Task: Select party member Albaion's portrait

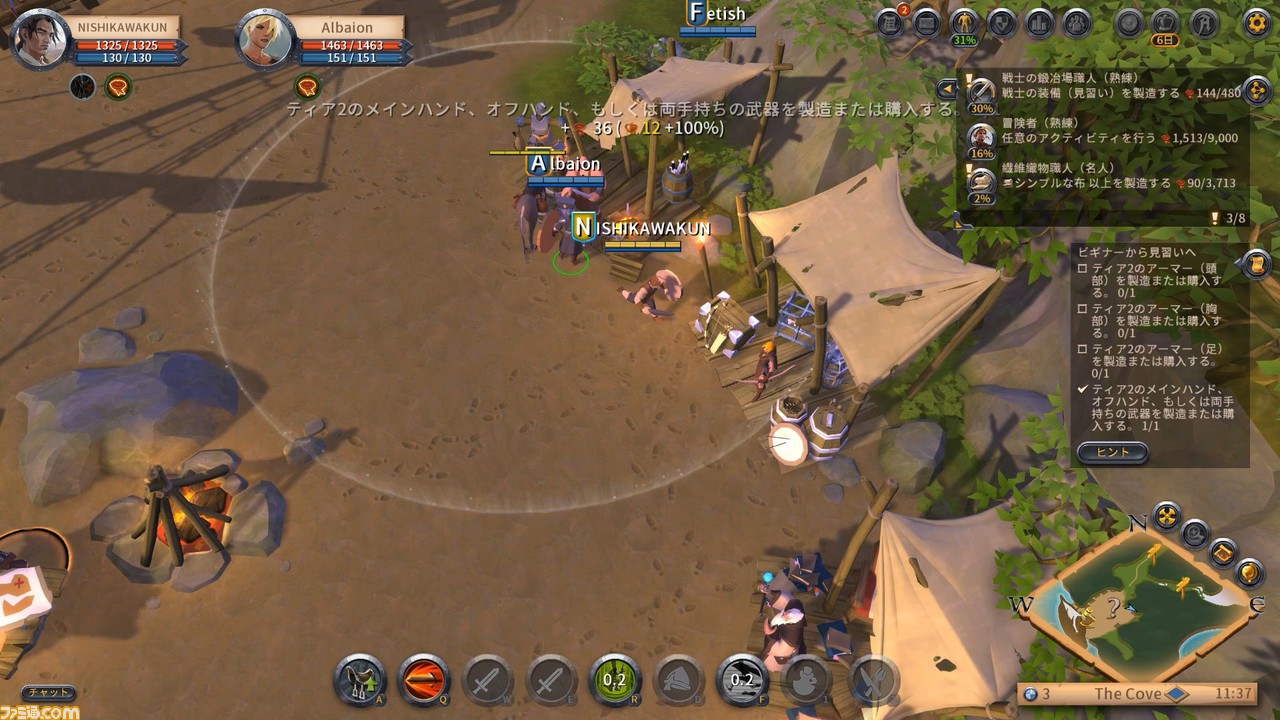Action: point(266,40)
